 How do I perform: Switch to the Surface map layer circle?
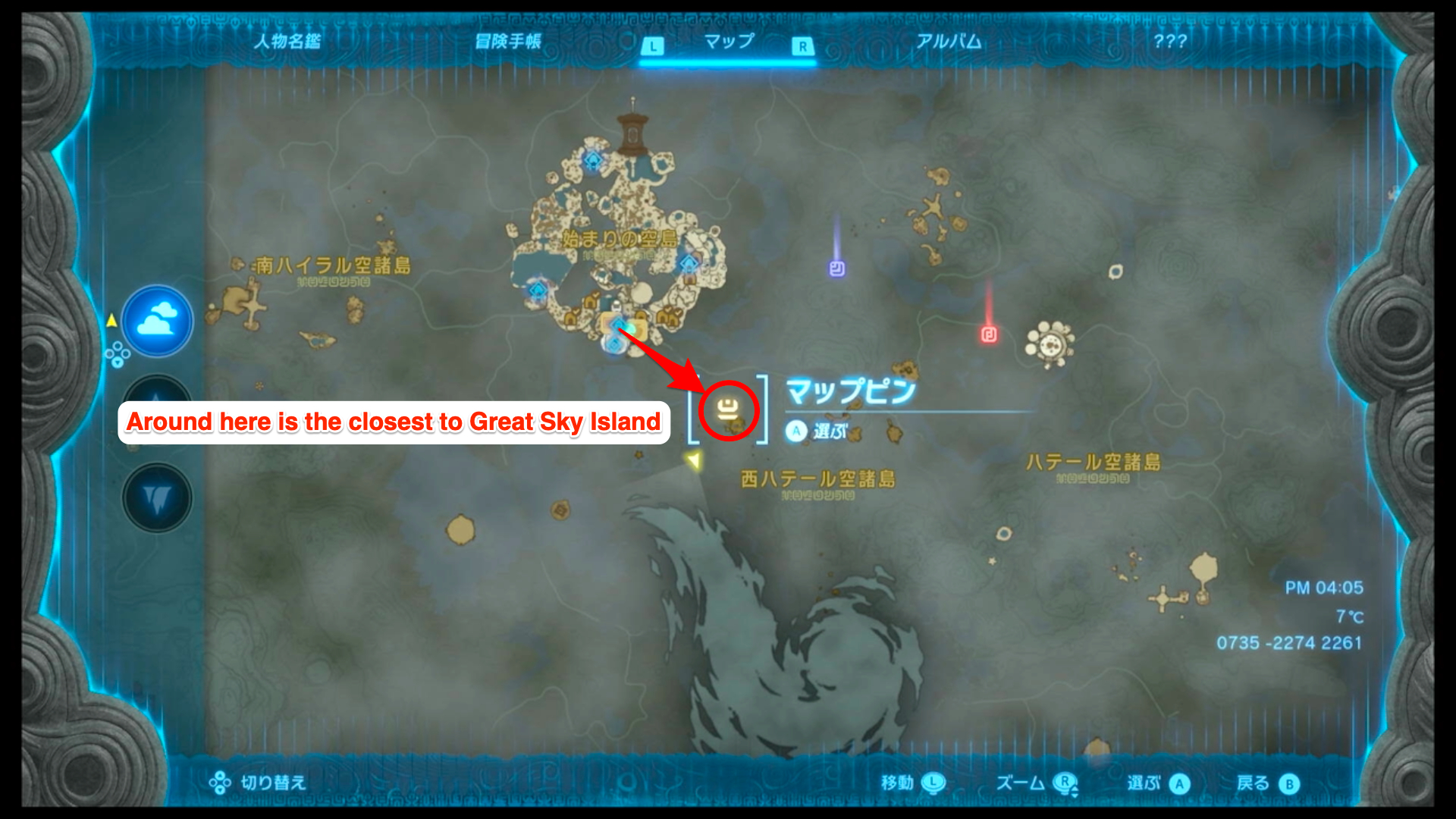(x=157, y=408)
